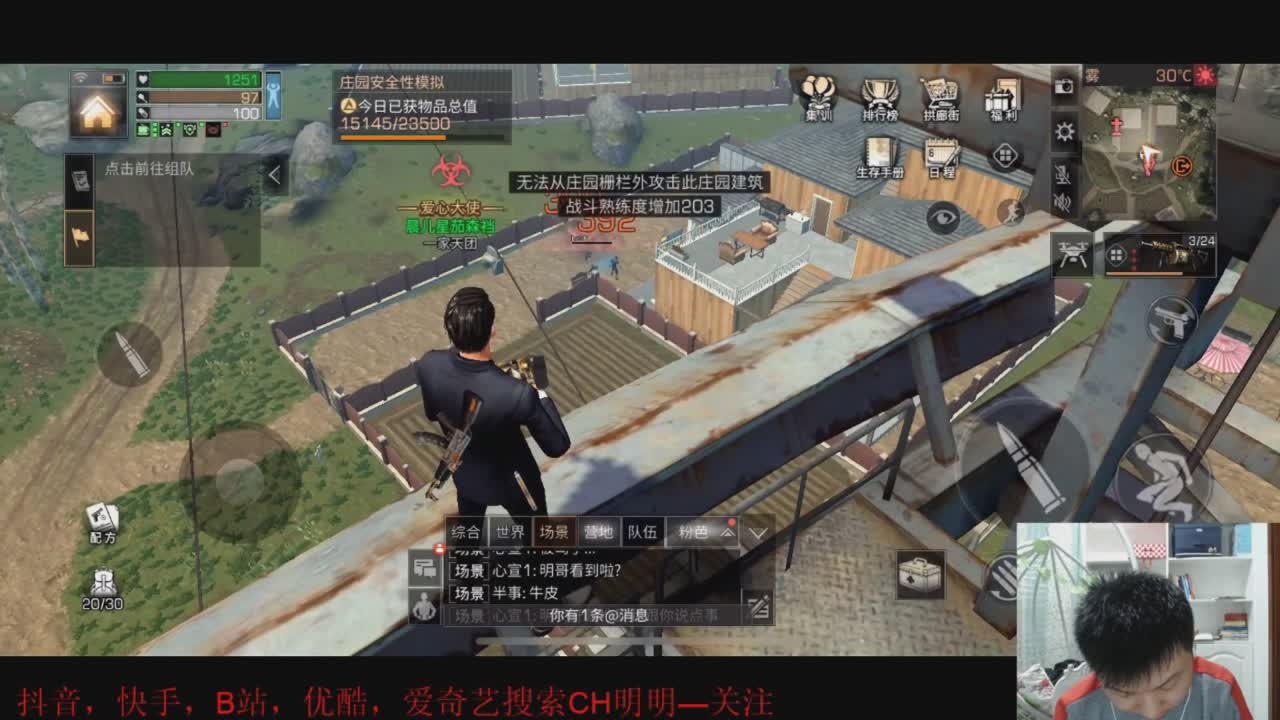Open the 排行榜 leaderboard trophy icon
Image resolution: width=1280 pixels, height=720 pixels.
(x=880, y=98)
